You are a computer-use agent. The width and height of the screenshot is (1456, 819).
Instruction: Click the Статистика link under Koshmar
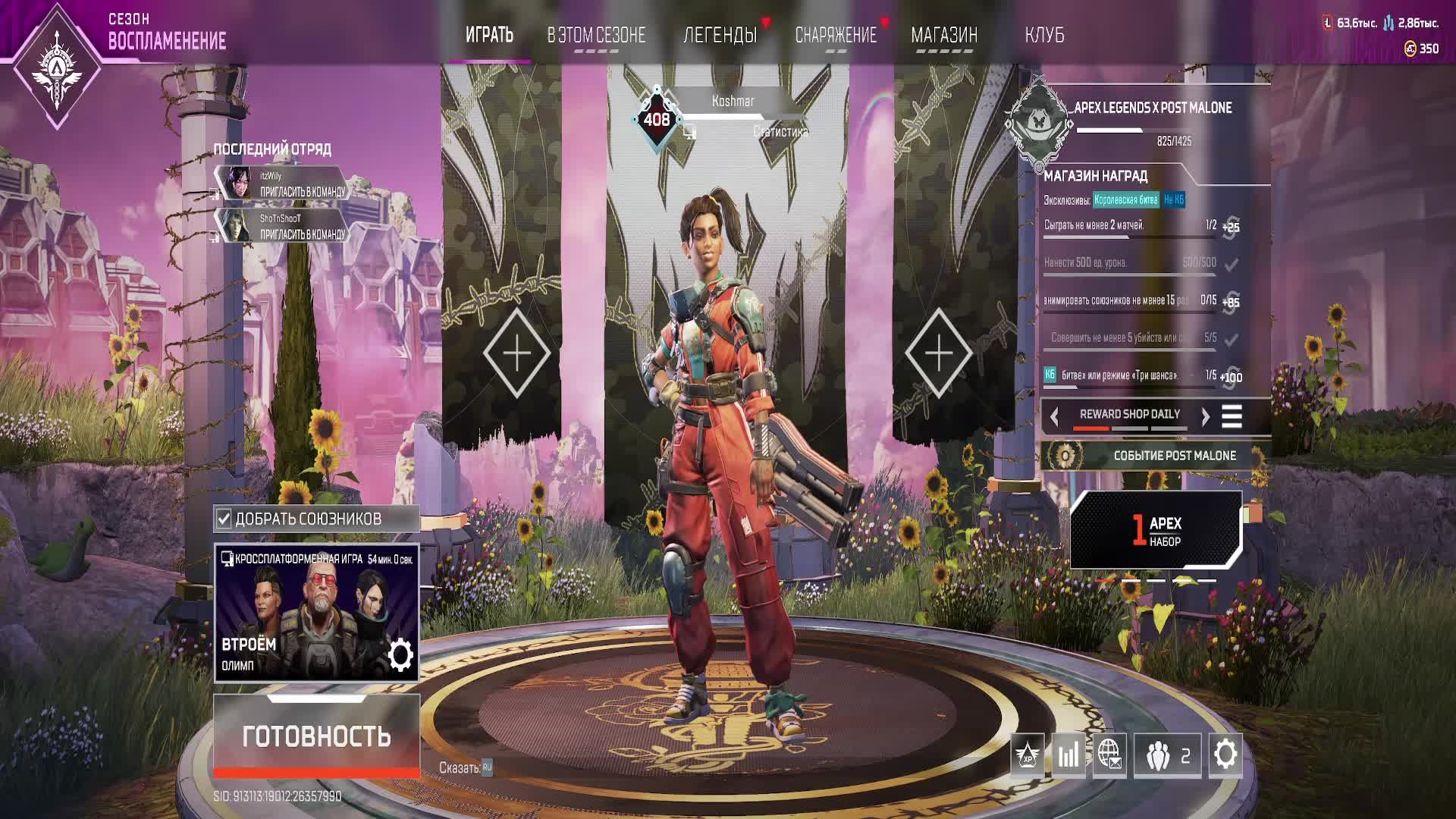pyautogui.click(x=780, y=132)
